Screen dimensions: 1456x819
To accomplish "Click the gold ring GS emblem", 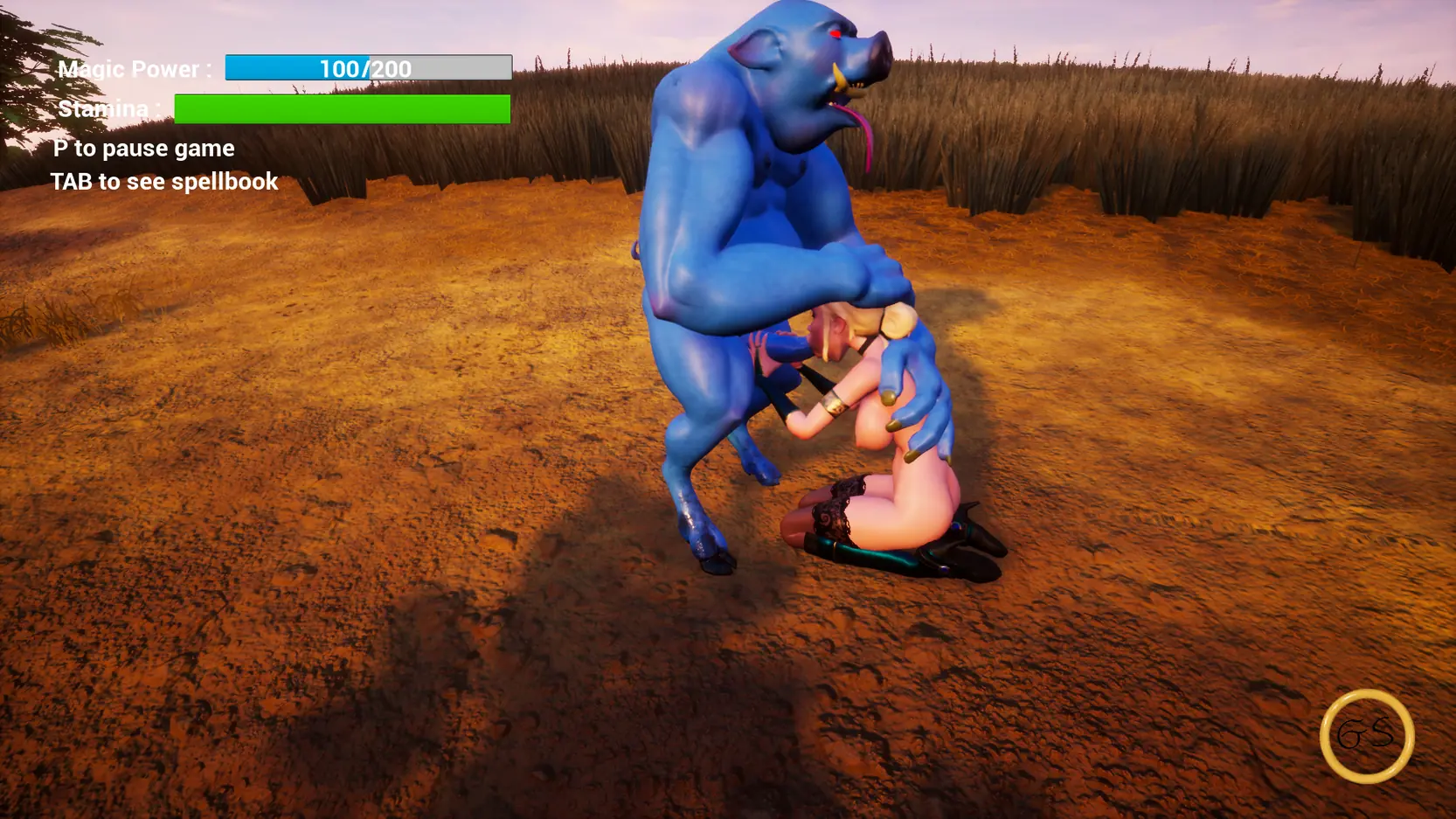I will click(1367, 736).
